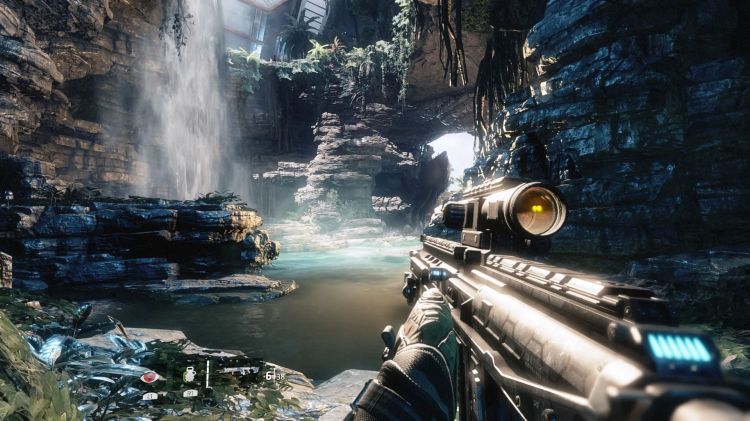Select the grenade ordnance icon
Viewport: 750px width, 421px height.
pyautogui.click(x=190, y=374)
